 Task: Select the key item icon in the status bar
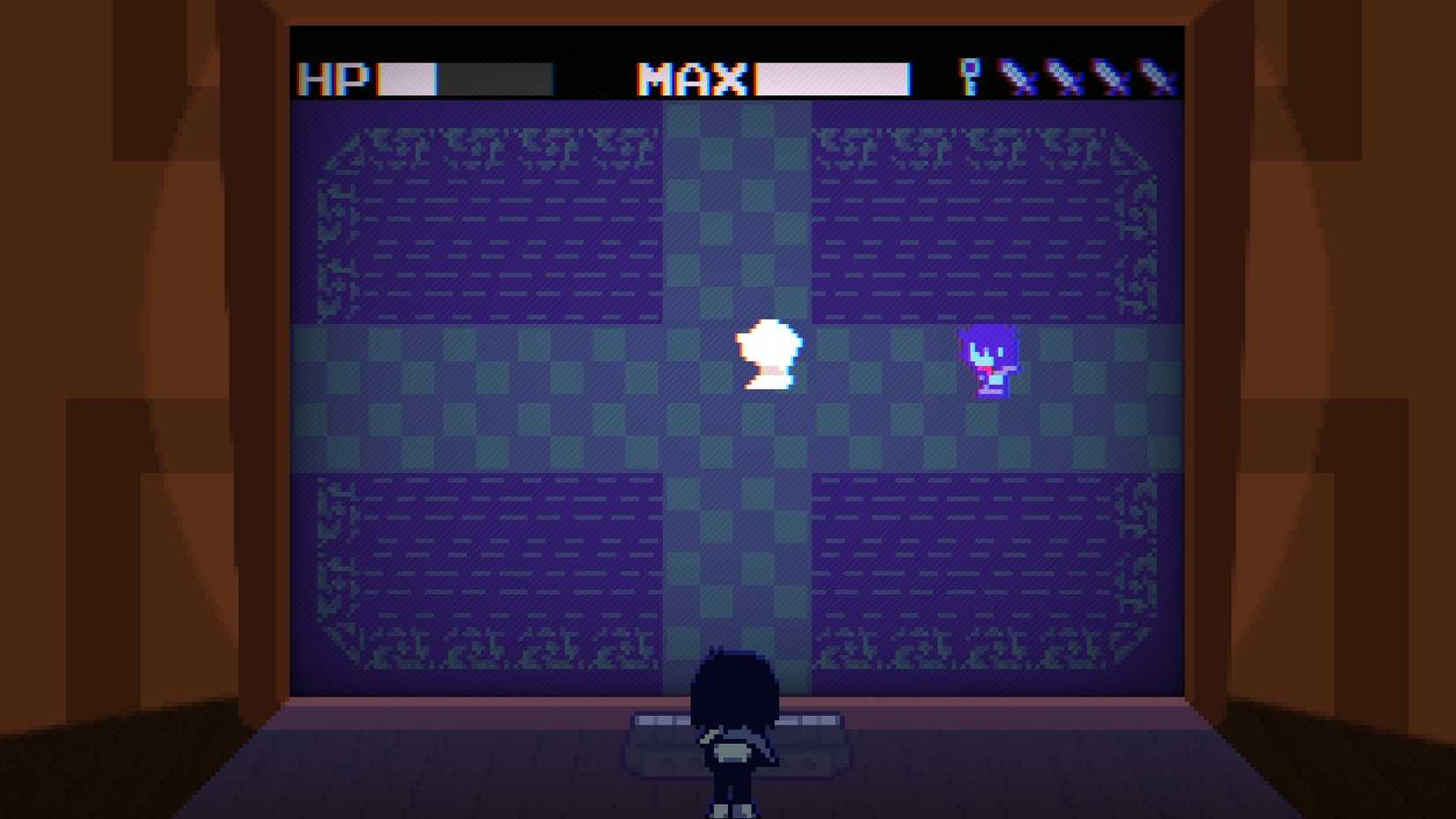click(970, 75)
